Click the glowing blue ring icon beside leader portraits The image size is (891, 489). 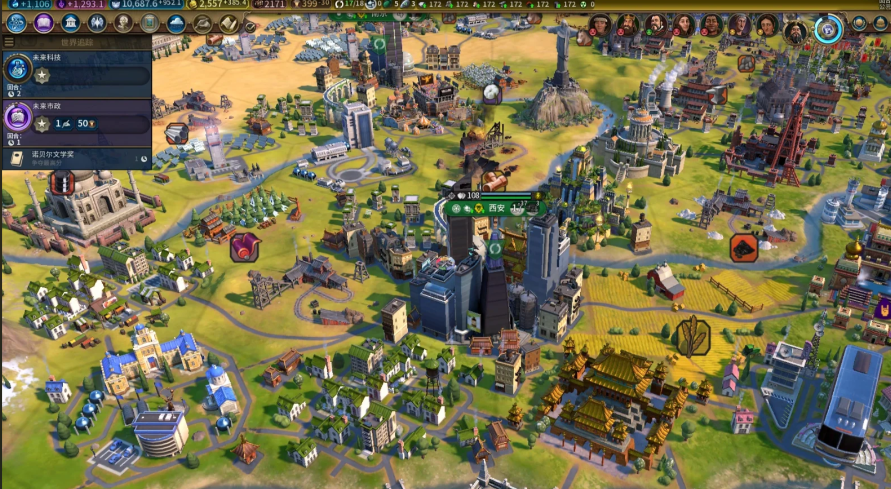point(828,29)
